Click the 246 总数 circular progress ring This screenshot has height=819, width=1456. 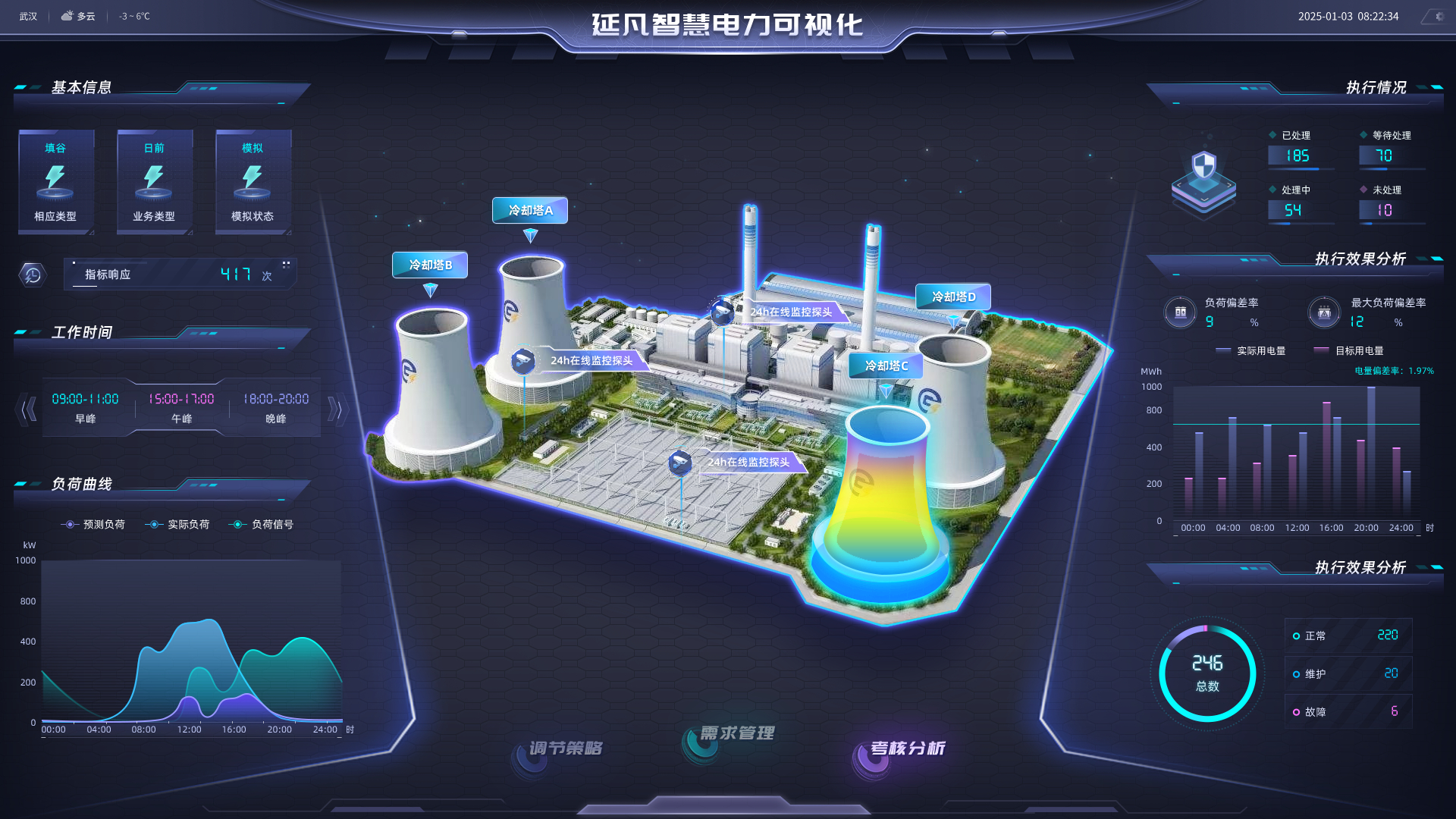(x=1207, y=673)
